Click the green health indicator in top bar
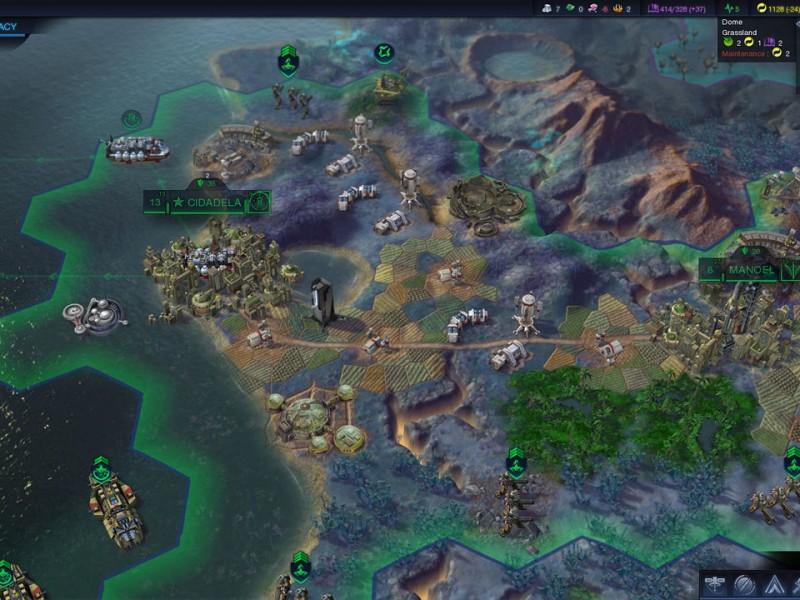Viewport: 800px width, 600px height. point(733,8)
